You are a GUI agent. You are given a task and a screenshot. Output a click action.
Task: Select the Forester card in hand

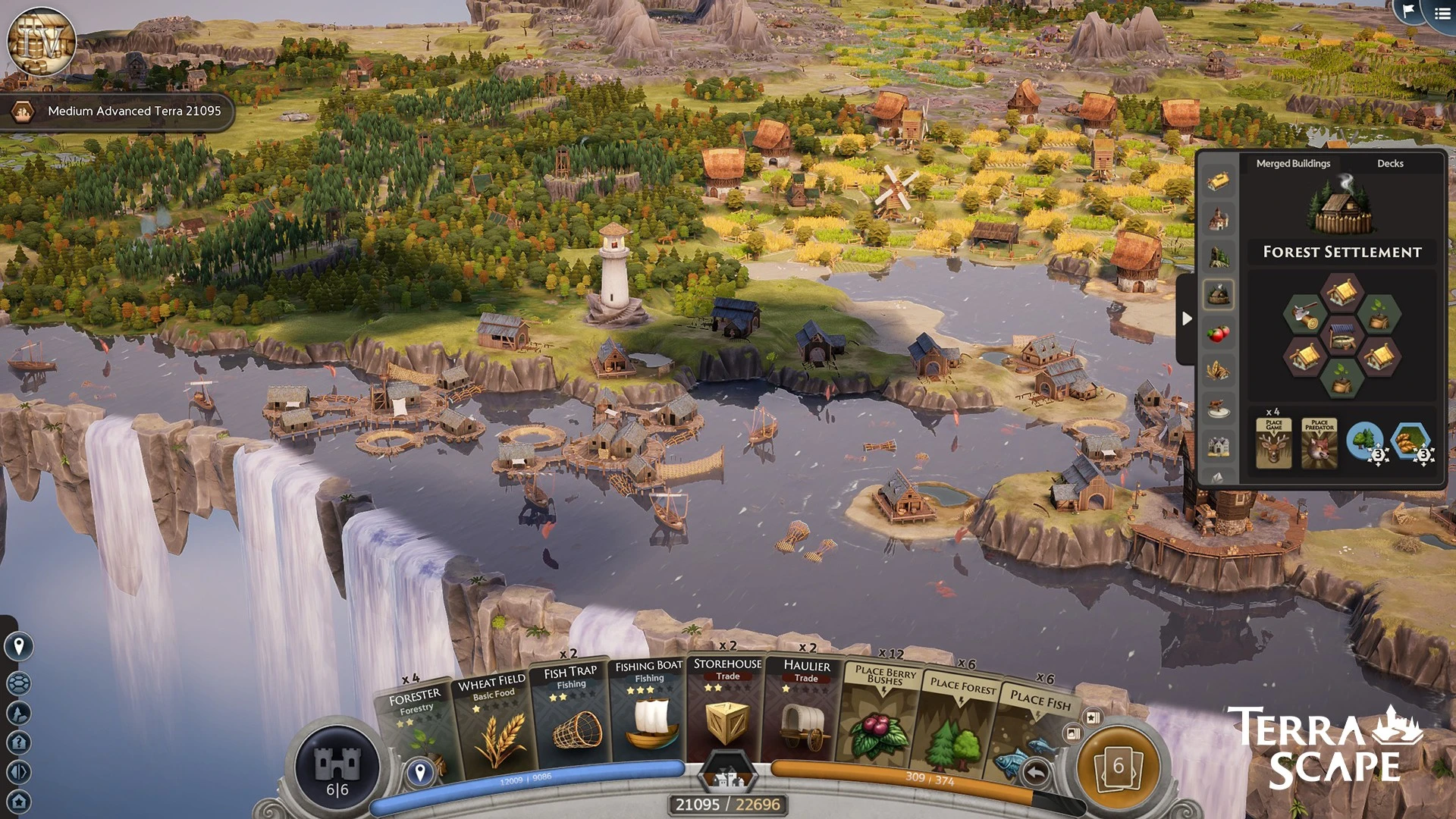[416, 728]
